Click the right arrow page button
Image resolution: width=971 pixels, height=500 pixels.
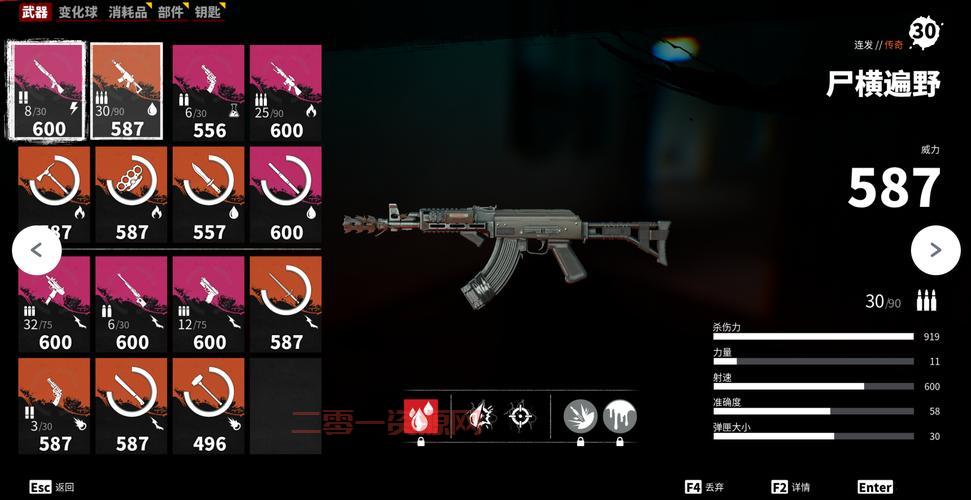935,251
